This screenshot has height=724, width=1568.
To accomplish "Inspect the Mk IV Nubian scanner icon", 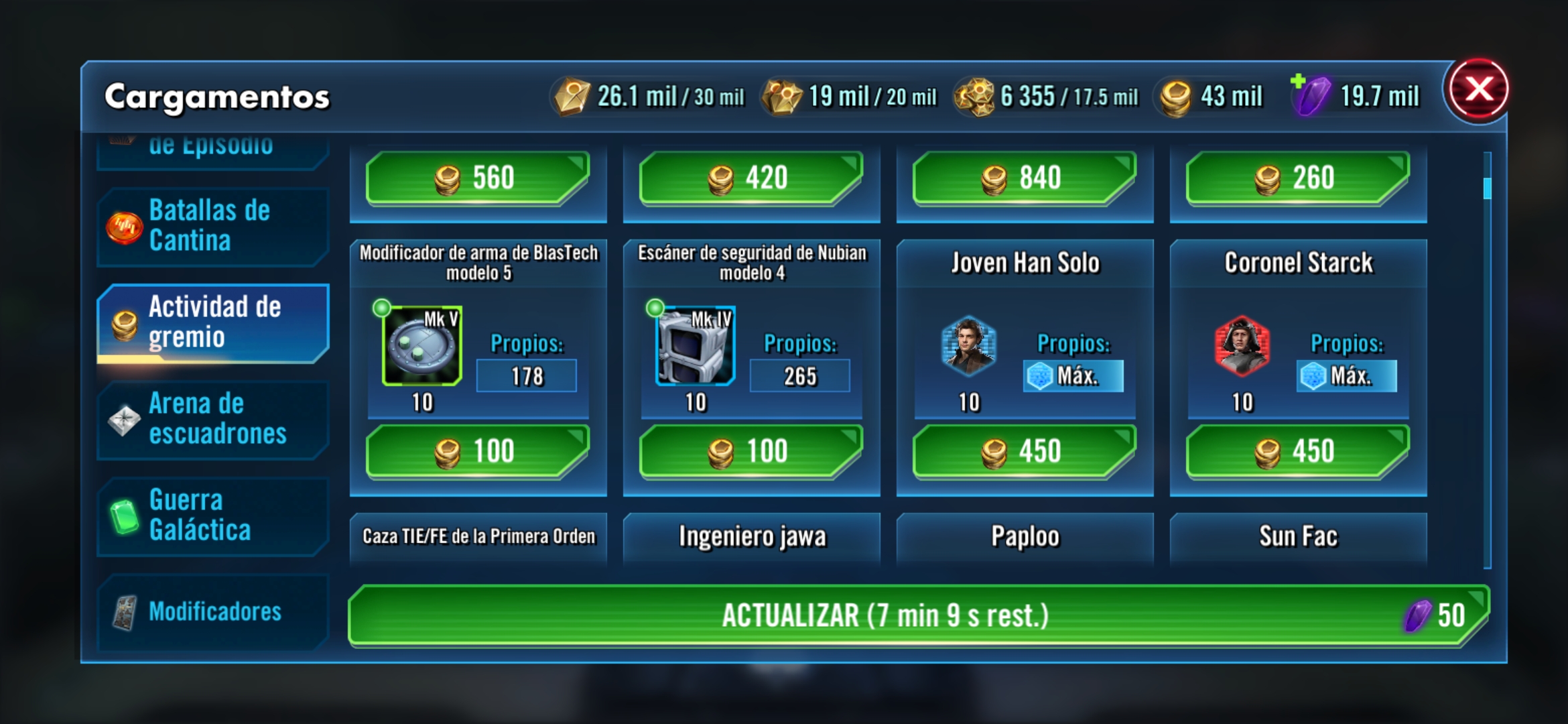I will 695,346.
